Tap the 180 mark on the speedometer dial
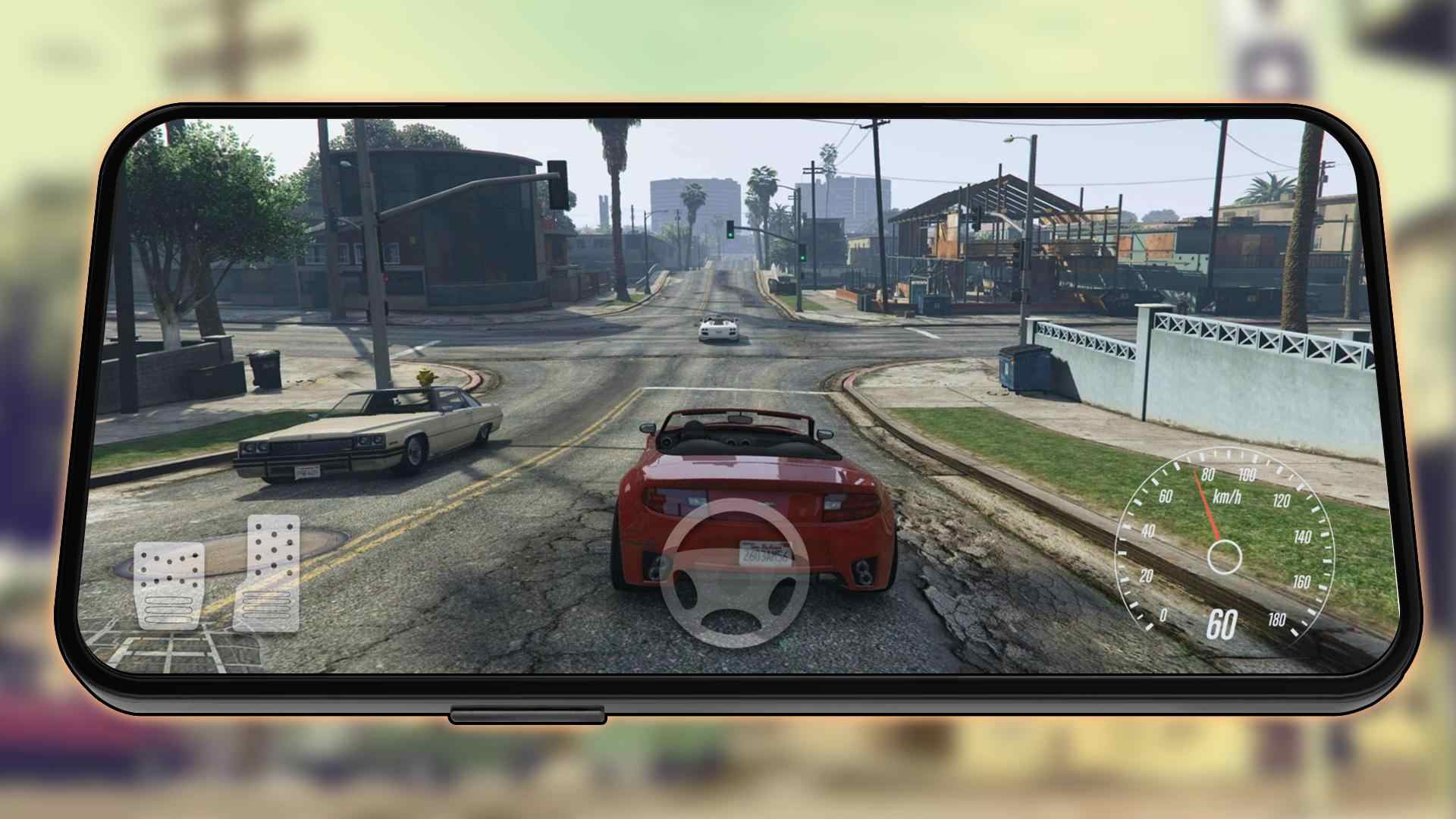Viewport: 1456px width, 819px height. pyautogui.click(x=1278, y=620)
